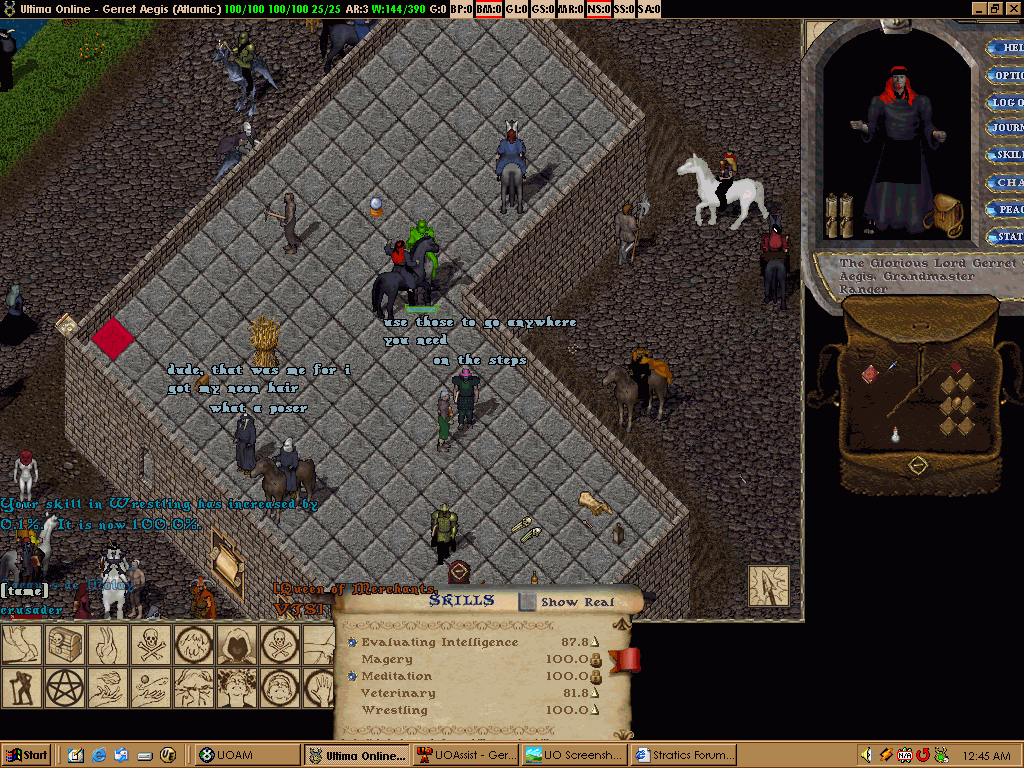Click the scrolls beside the paperdoll character

click(838, 214)
